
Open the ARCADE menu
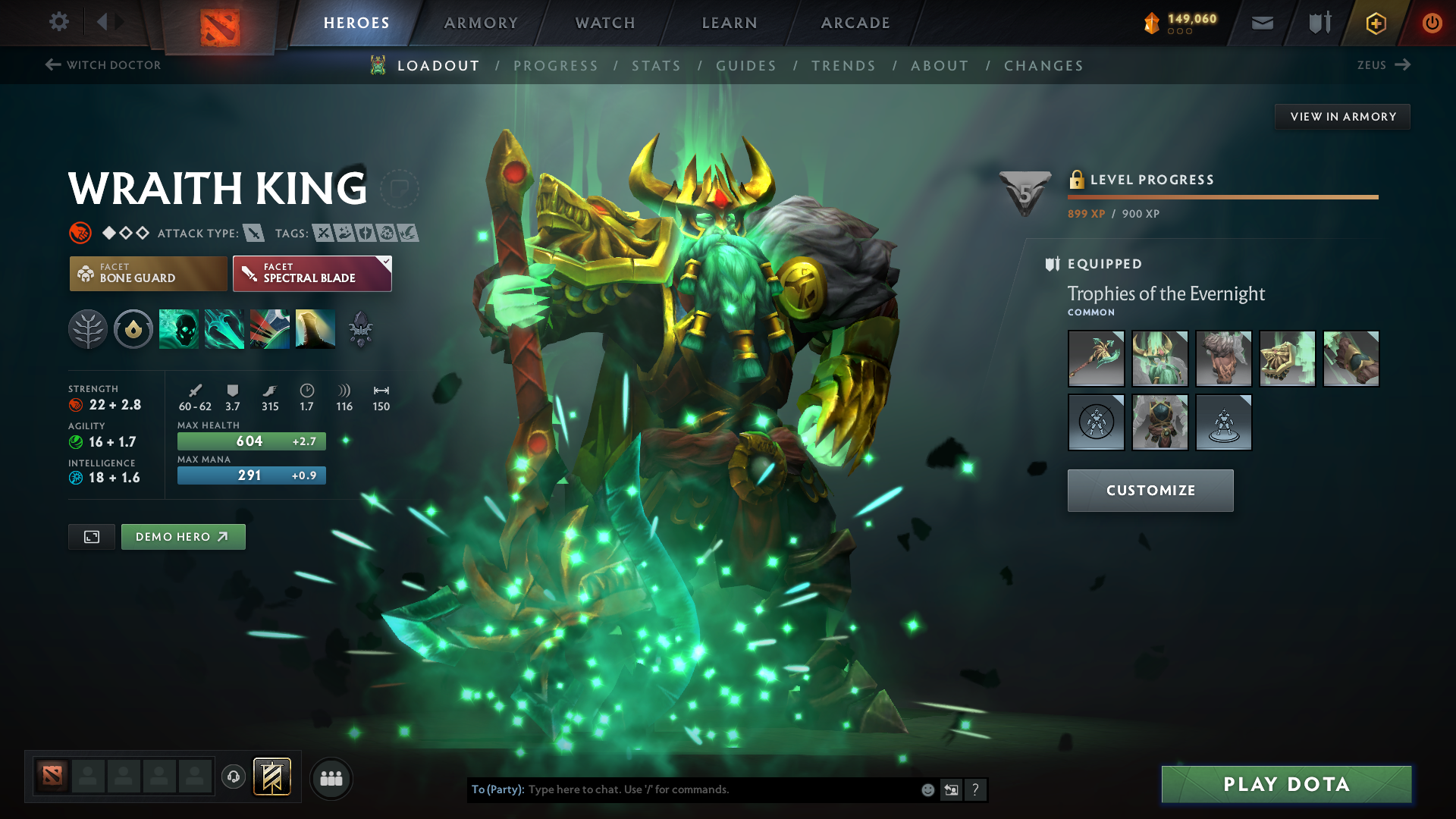point(855,23)
